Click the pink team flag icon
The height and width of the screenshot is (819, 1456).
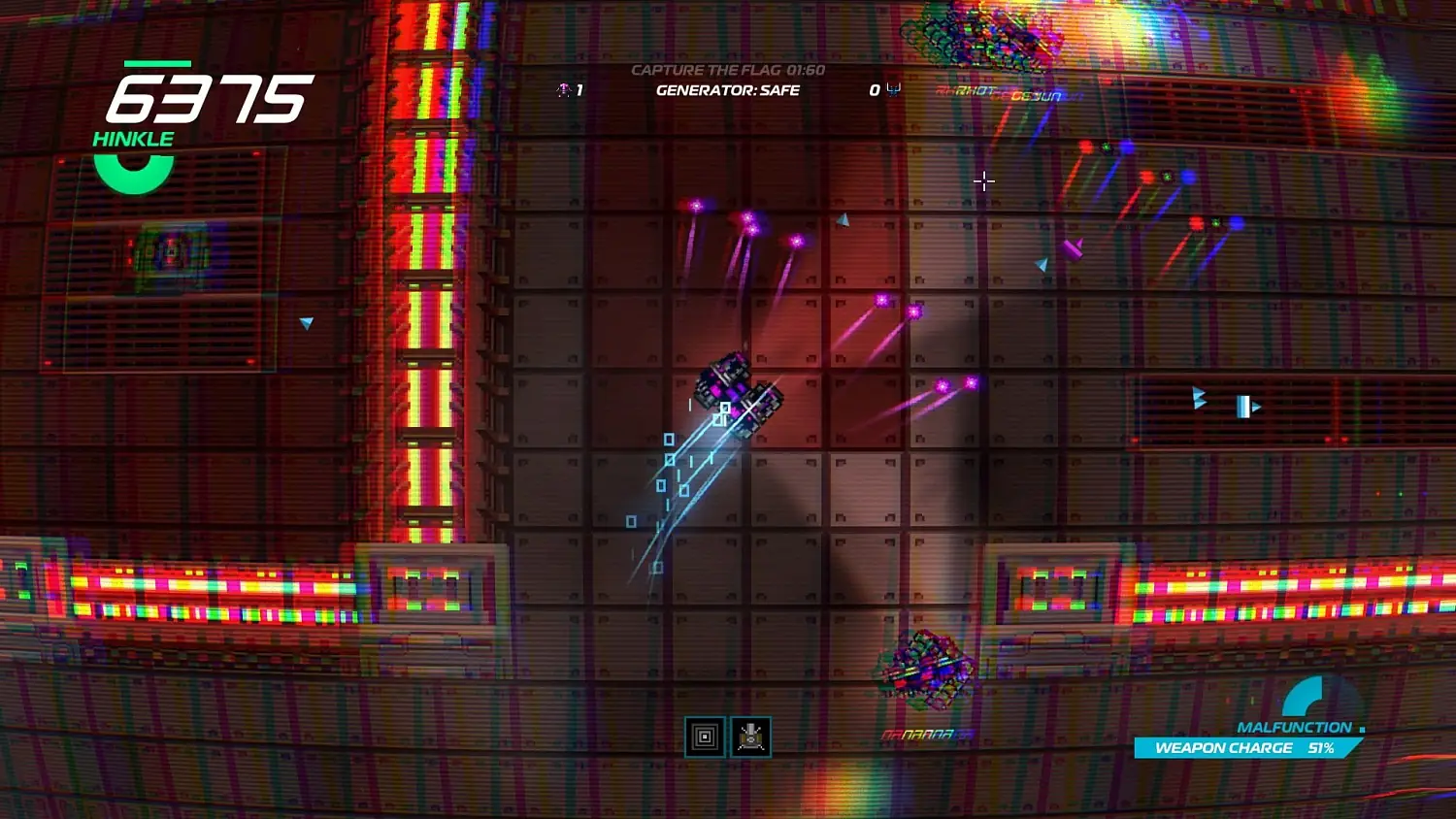pos(561,89)
